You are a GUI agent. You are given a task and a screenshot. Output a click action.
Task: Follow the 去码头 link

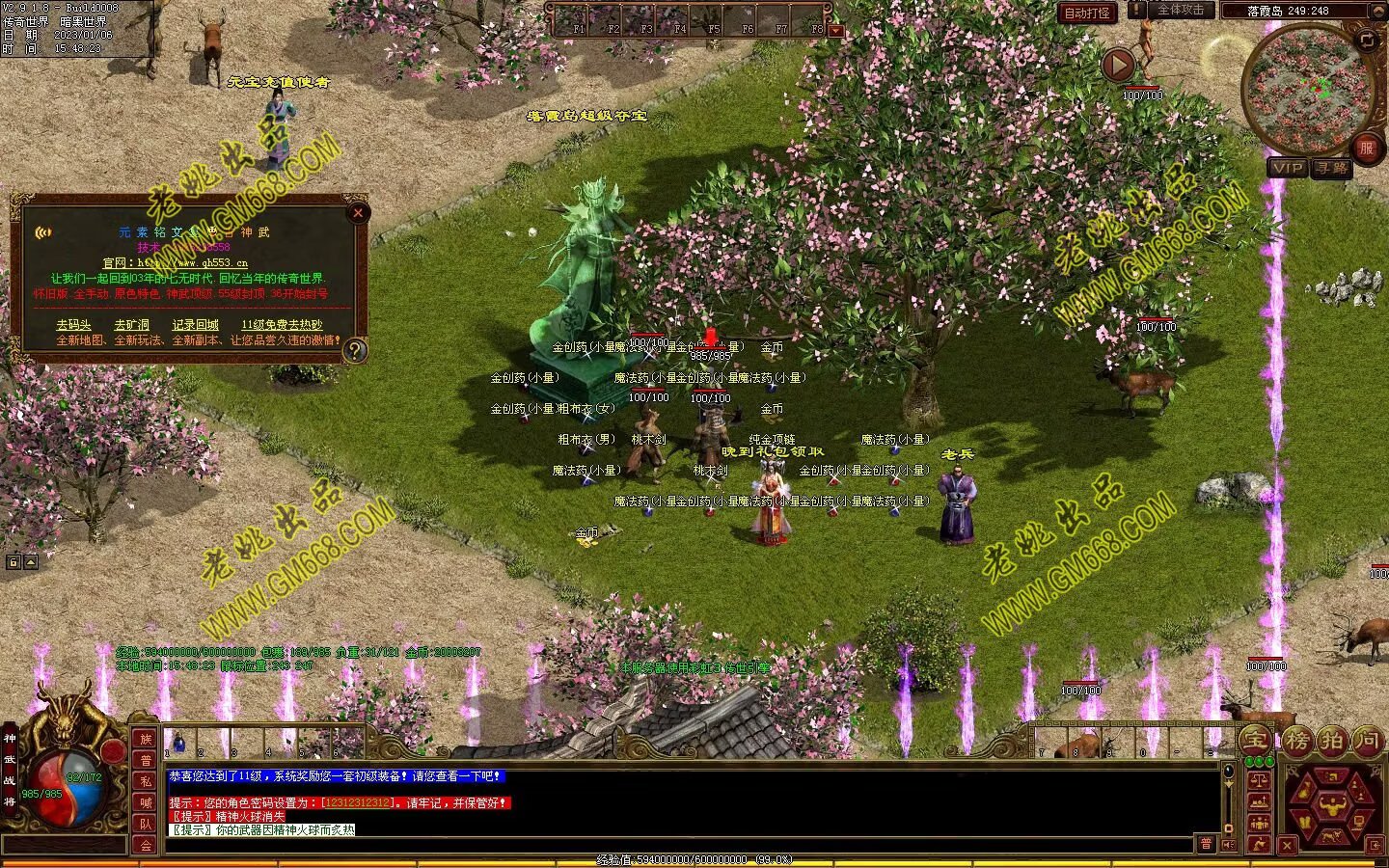pos(73,325)
